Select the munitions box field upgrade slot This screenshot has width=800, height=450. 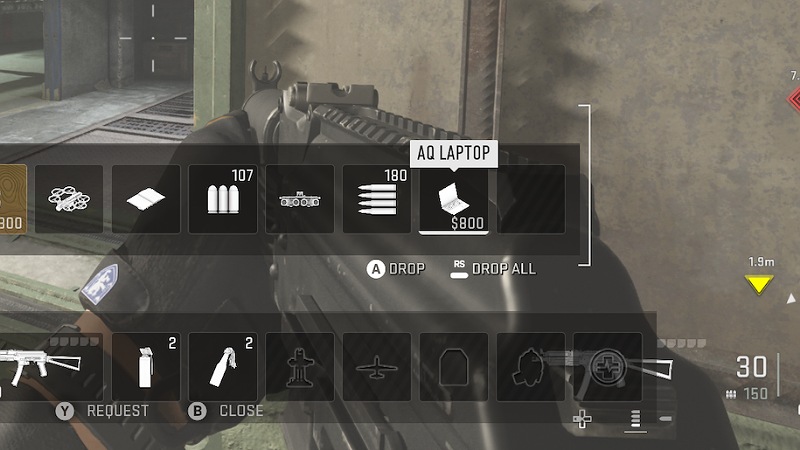click(x=300, y=366)
